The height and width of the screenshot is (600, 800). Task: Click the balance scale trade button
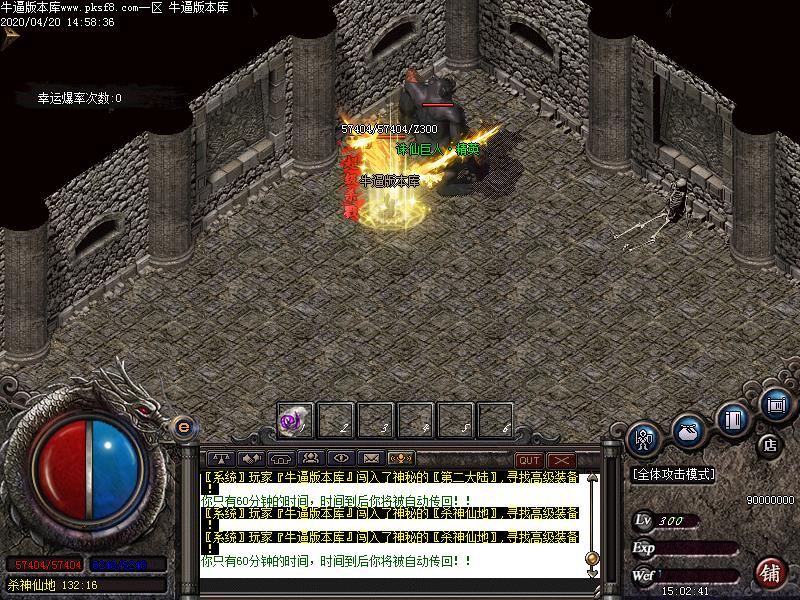[220, 459]
